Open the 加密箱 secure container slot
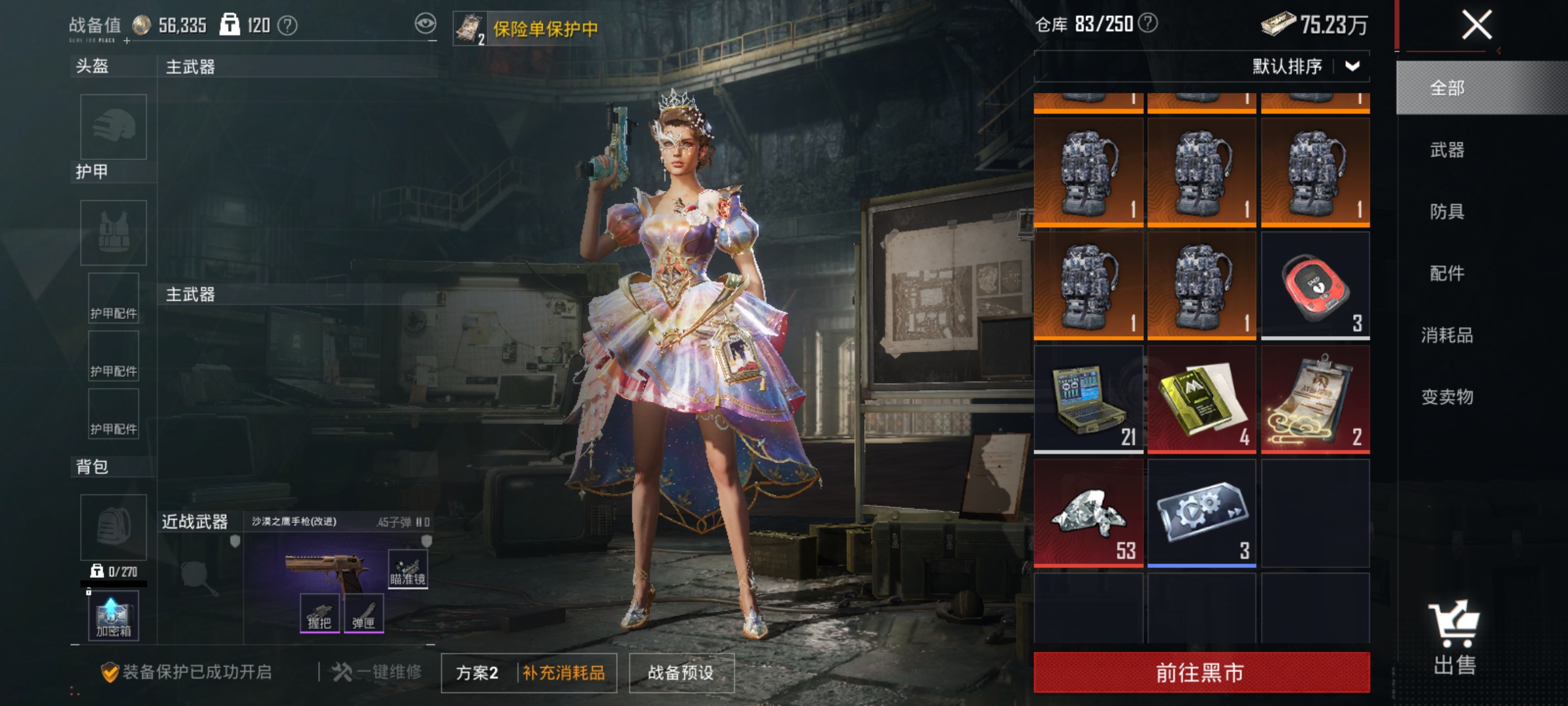 click(114, 616)
